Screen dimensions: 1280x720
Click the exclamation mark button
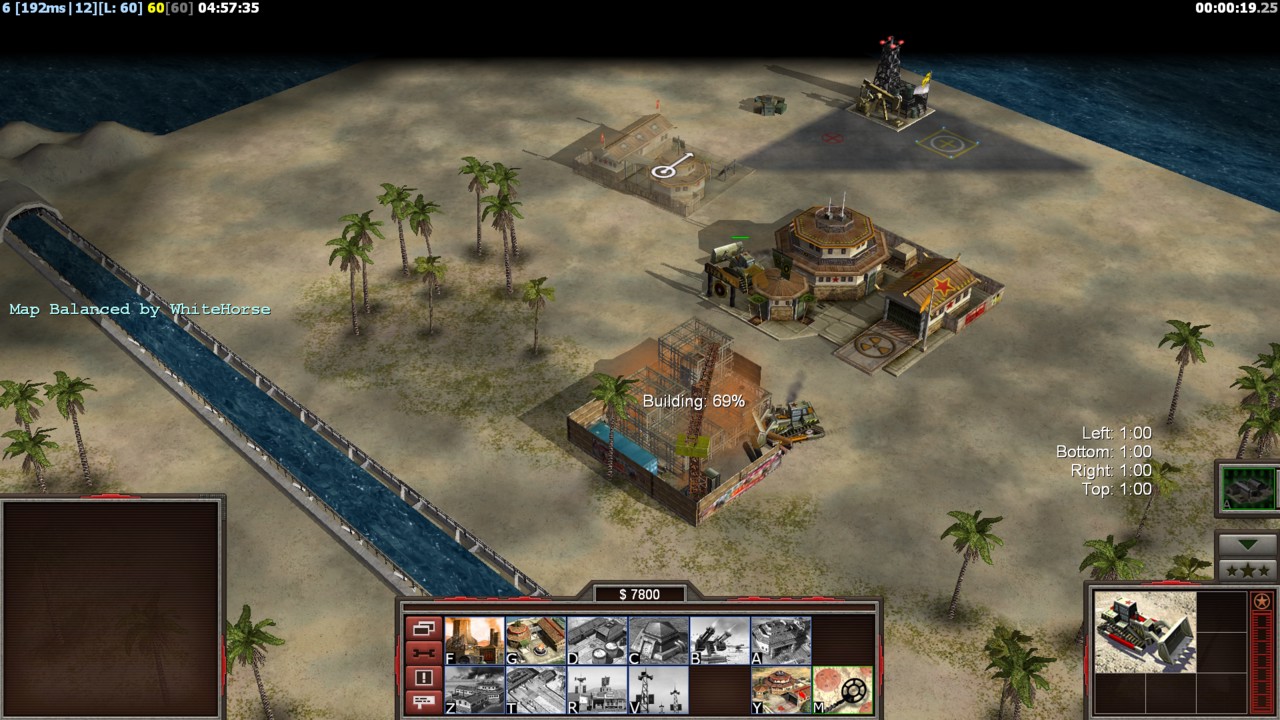(x=423, y=678)
